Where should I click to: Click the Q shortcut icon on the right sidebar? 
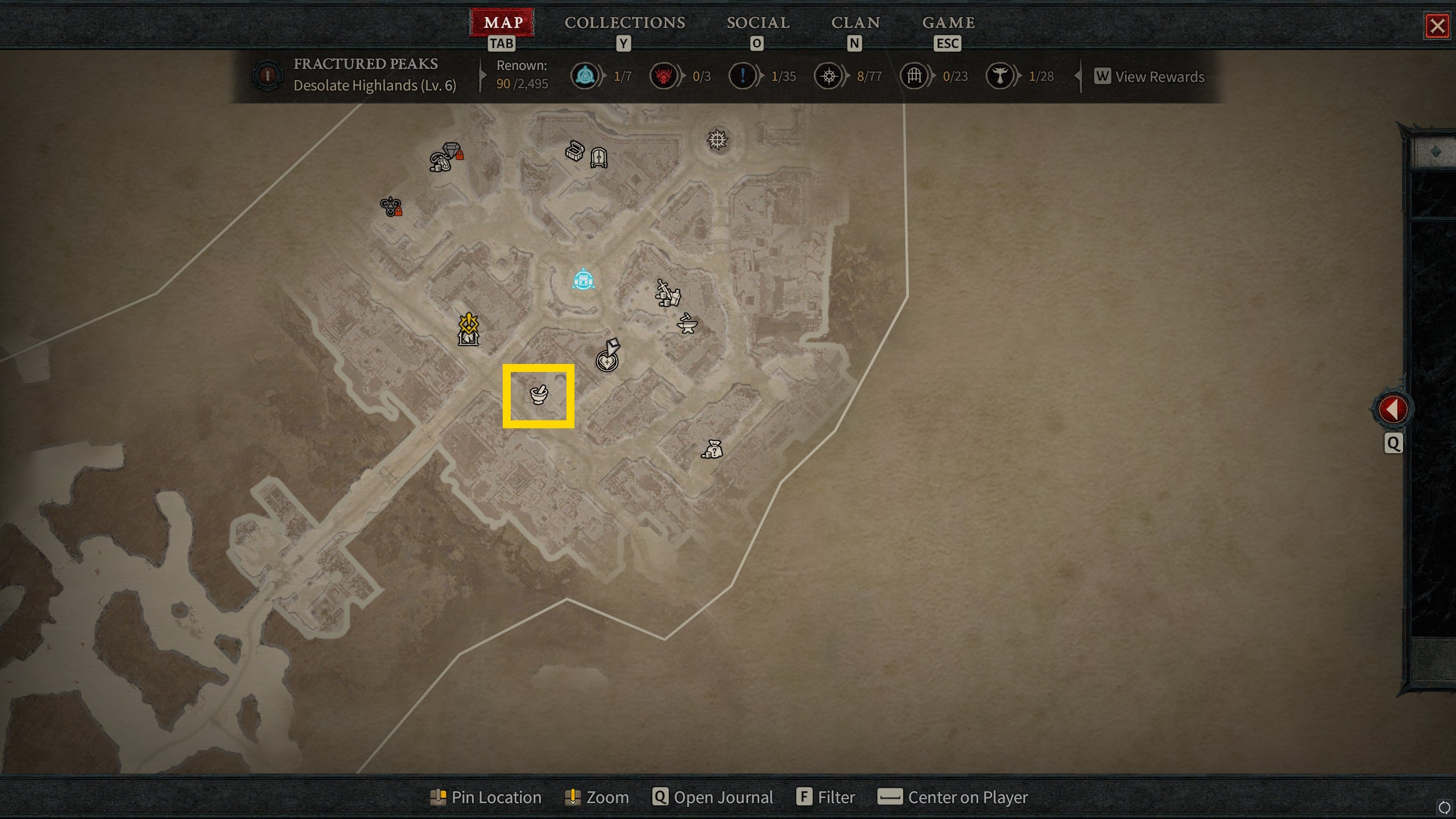tap(1393, 443)
